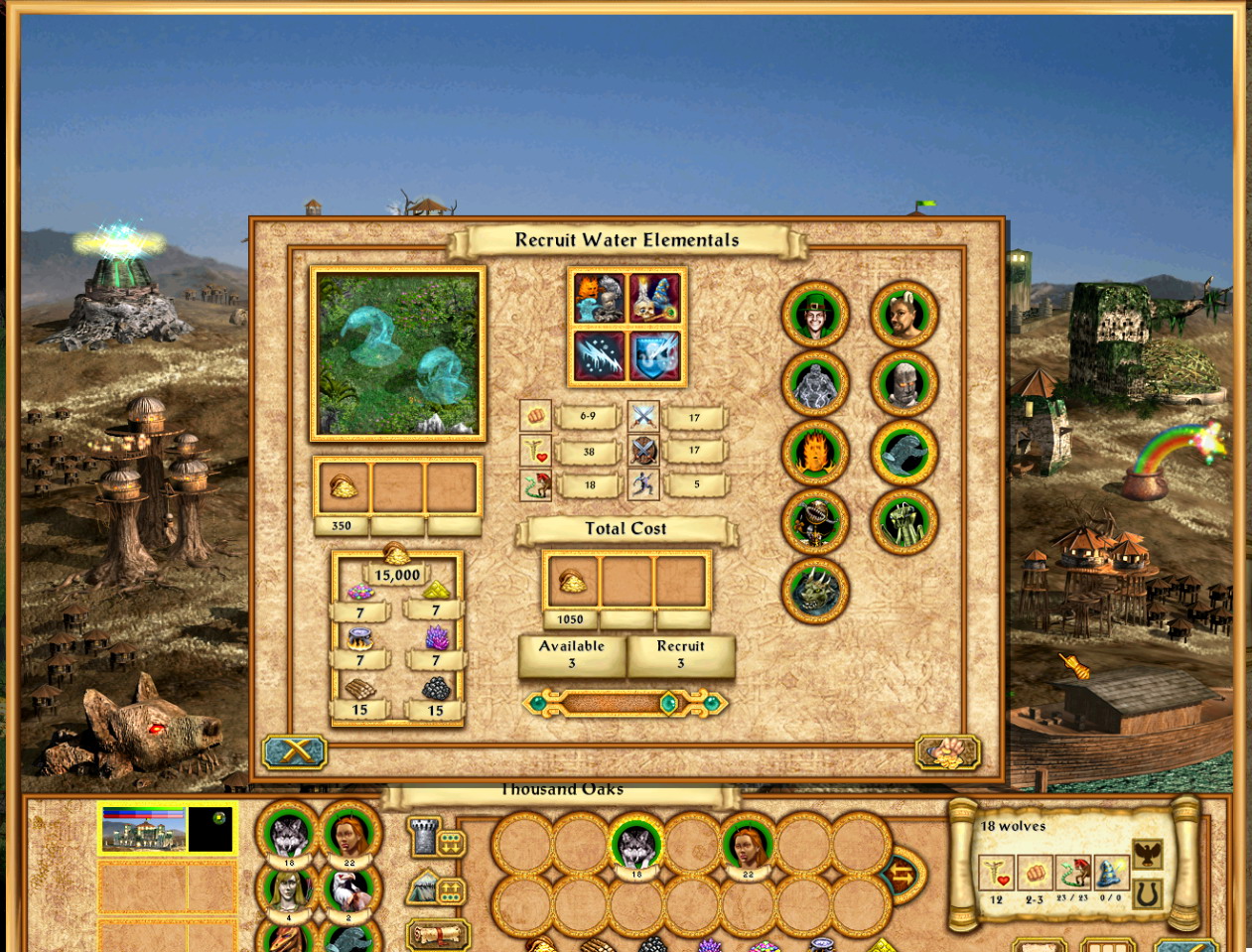
Task: Select the Thousand Oaks town thumbnail
Action: [144, 829]
